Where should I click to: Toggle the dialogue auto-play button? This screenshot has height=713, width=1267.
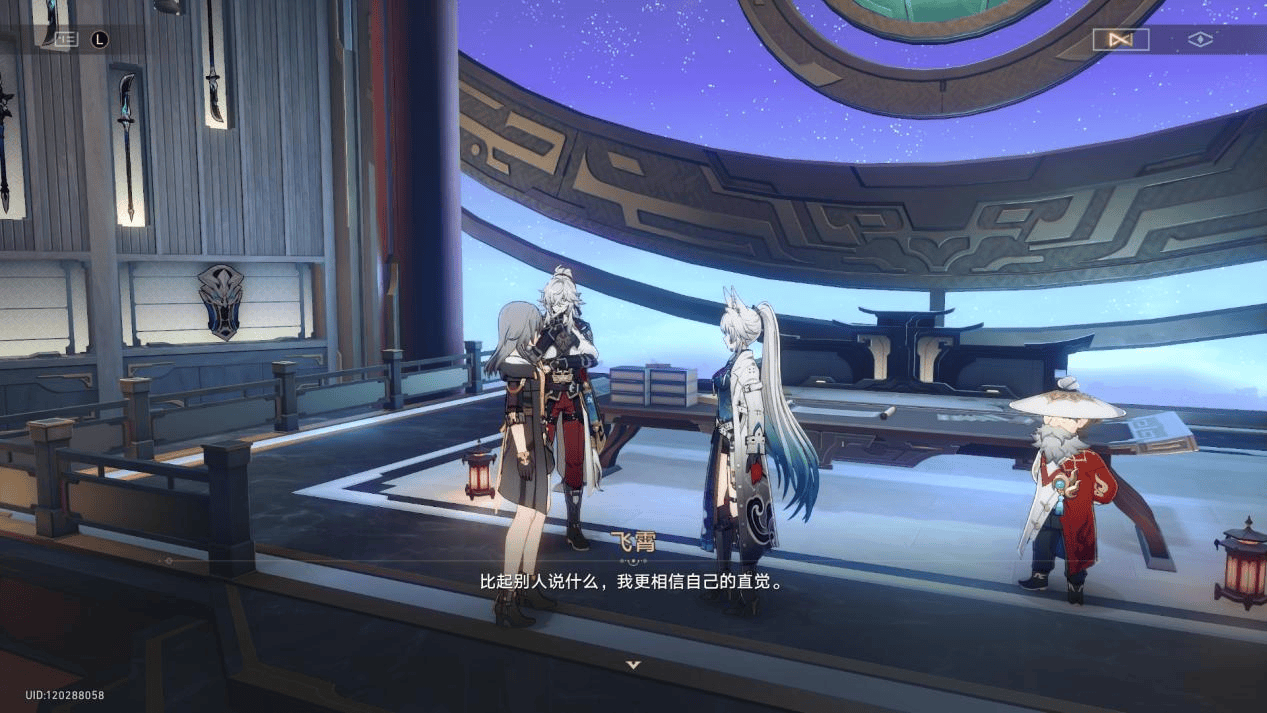[1120, 40]
